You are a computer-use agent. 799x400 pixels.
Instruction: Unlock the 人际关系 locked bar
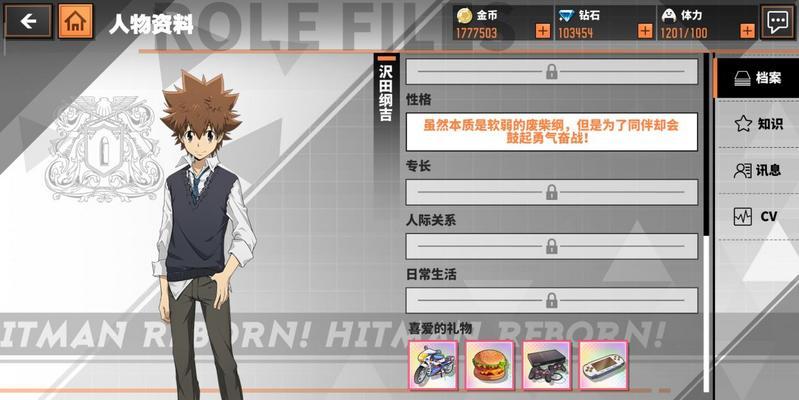coord(551,246)
